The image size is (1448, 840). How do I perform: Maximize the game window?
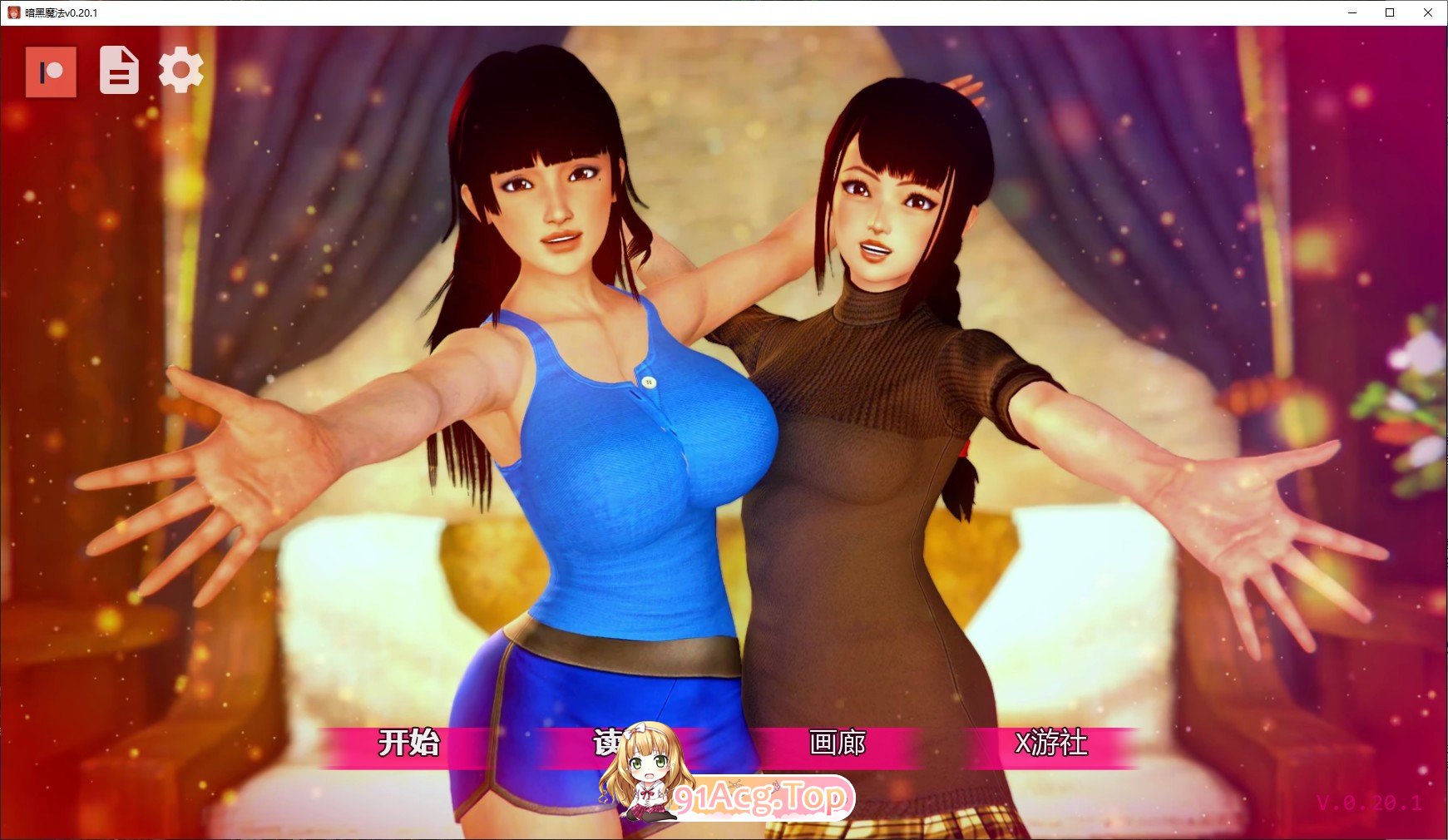click(x=1388, y=12)
